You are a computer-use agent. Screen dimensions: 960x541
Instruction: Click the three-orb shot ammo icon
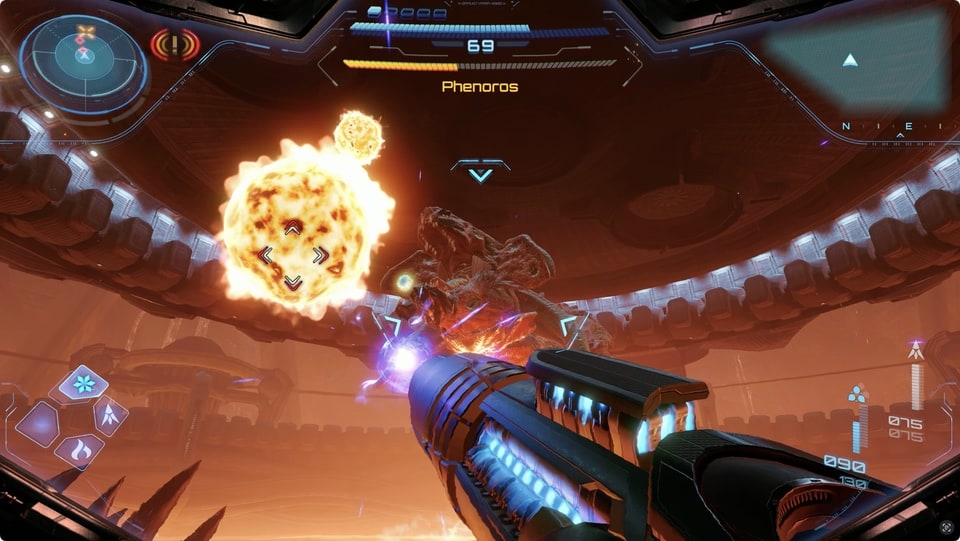pyautogui.click(x=857, y=395)
